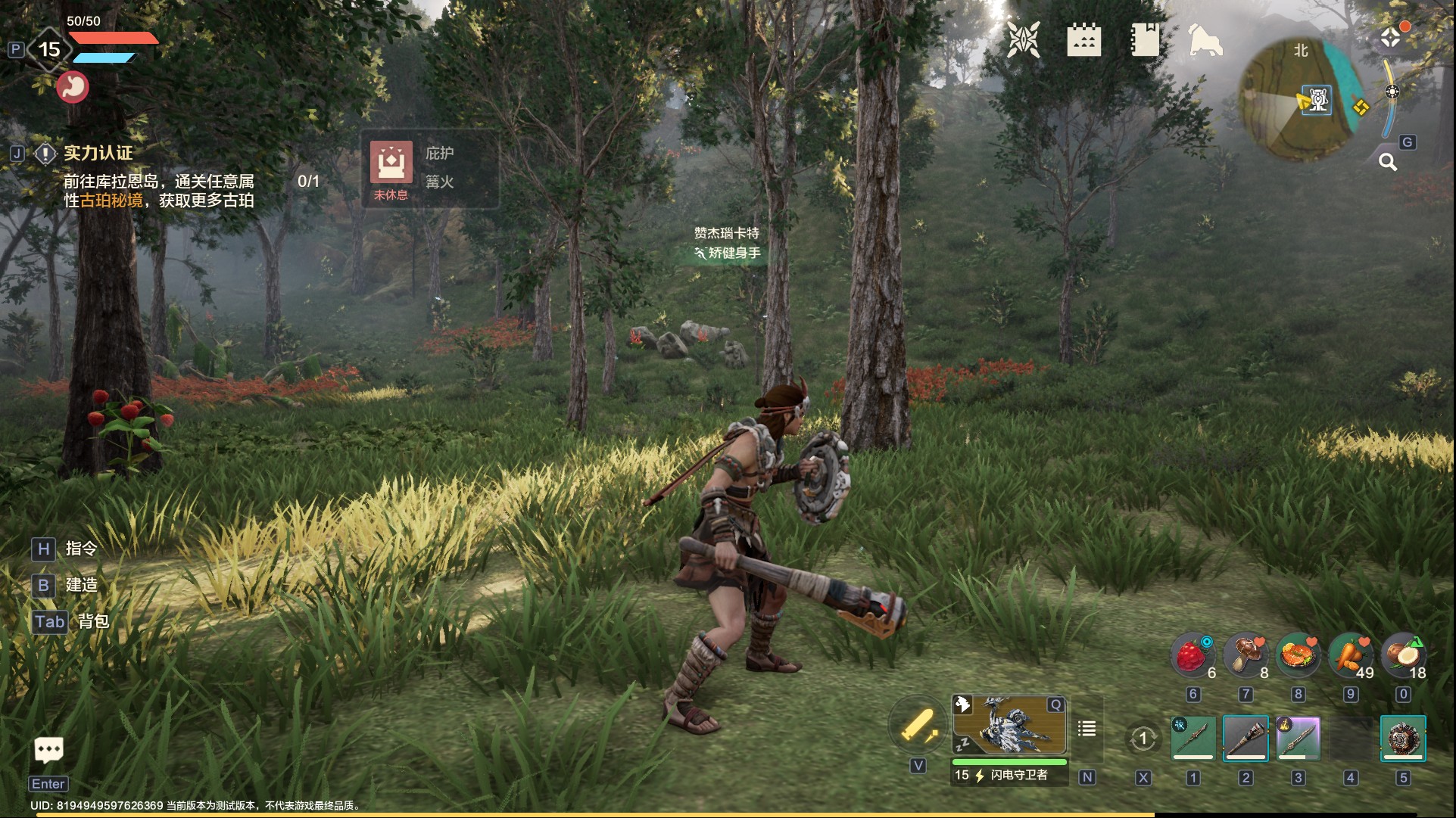Image resolution: width=1456 pixels, height=818 pixels.
Task: Open the notebook journal icon
Action: (x=1144, y=39)
